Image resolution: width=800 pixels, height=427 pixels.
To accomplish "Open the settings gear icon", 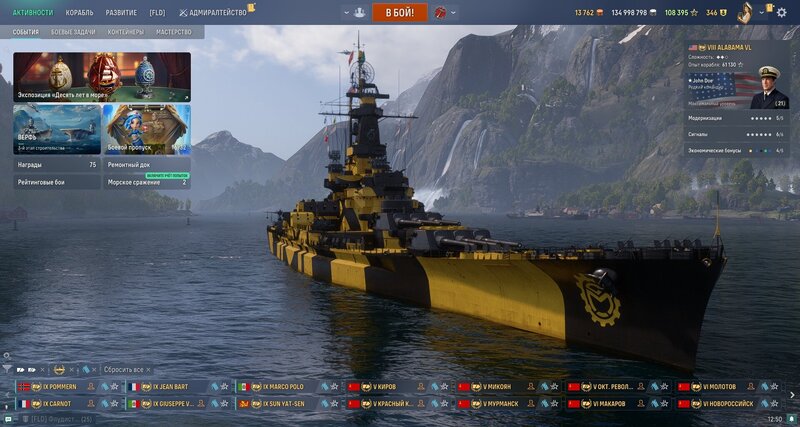I will tap(781, 10).
